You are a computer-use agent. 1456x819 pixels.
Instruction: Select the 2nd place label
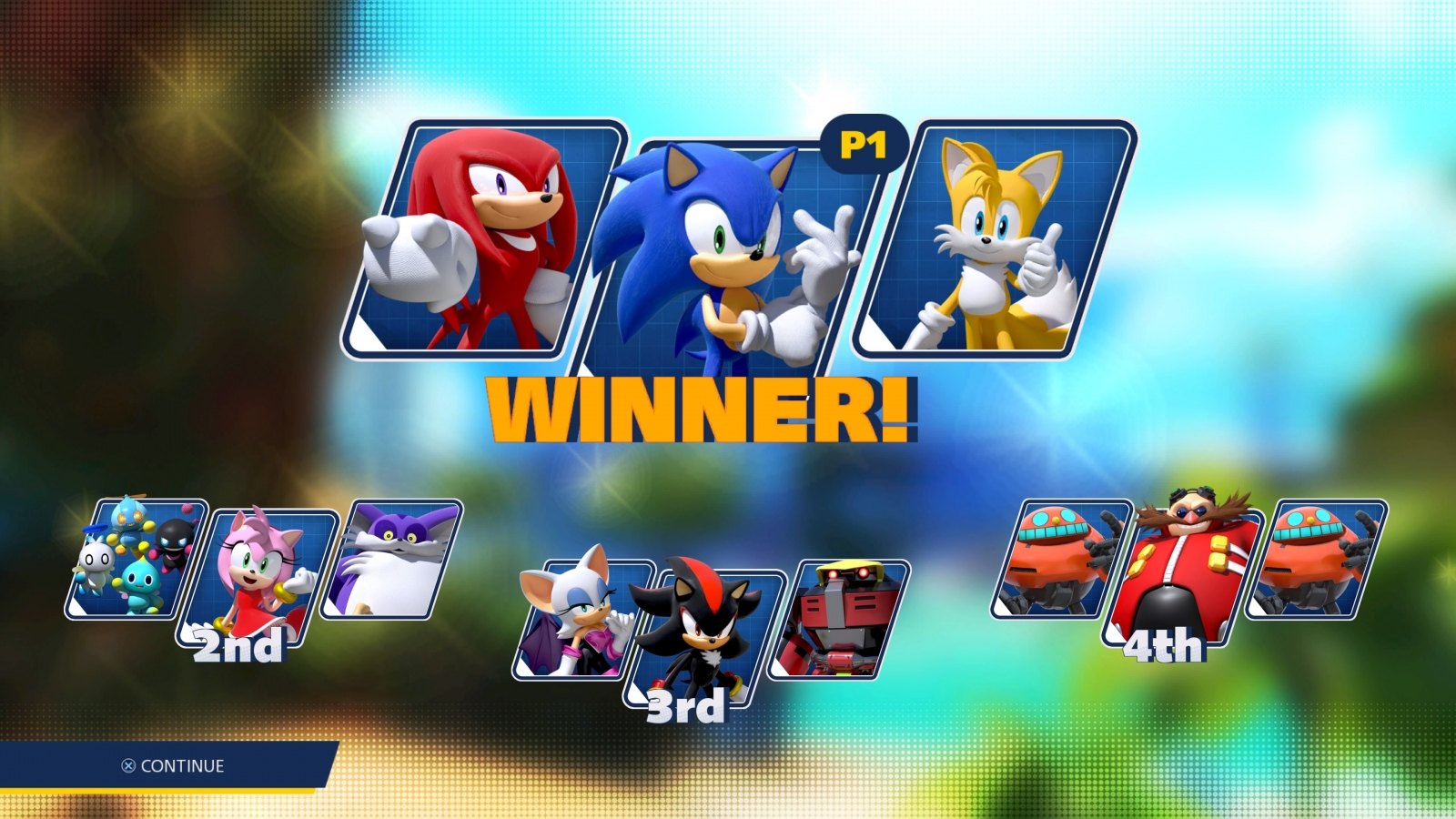point(238,648)
